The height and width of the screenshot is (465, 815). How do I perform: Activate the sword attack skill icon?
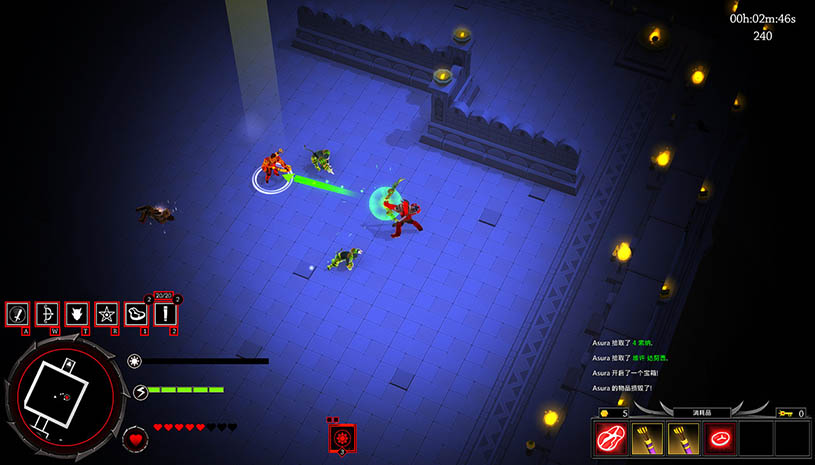(17, 314)
